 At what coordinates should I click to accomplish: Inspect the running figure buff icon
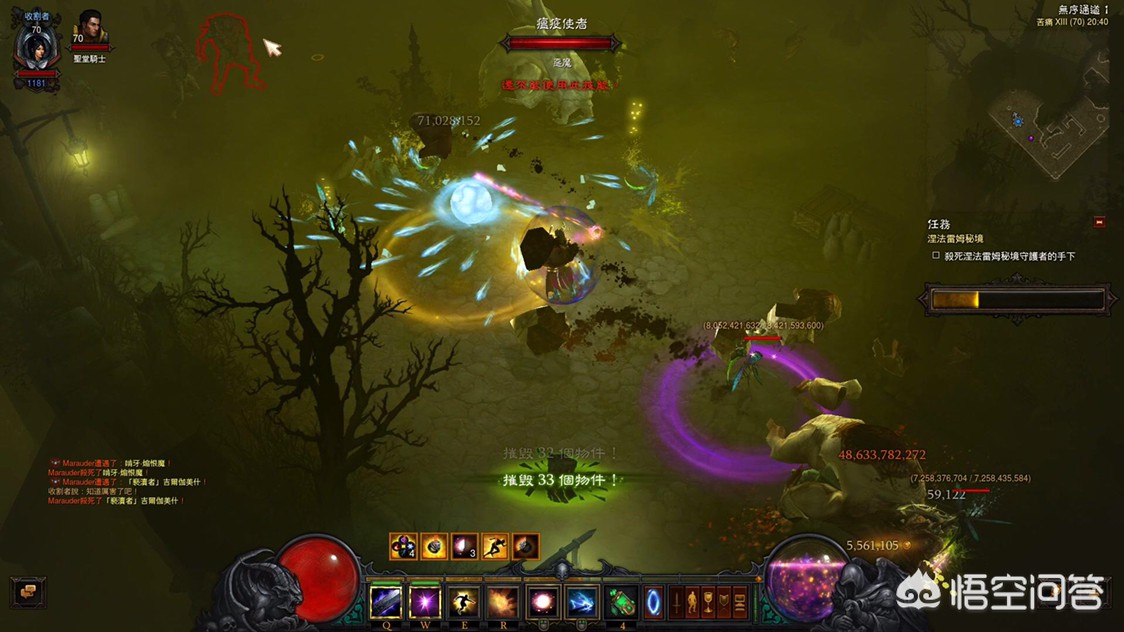(495, 546)
